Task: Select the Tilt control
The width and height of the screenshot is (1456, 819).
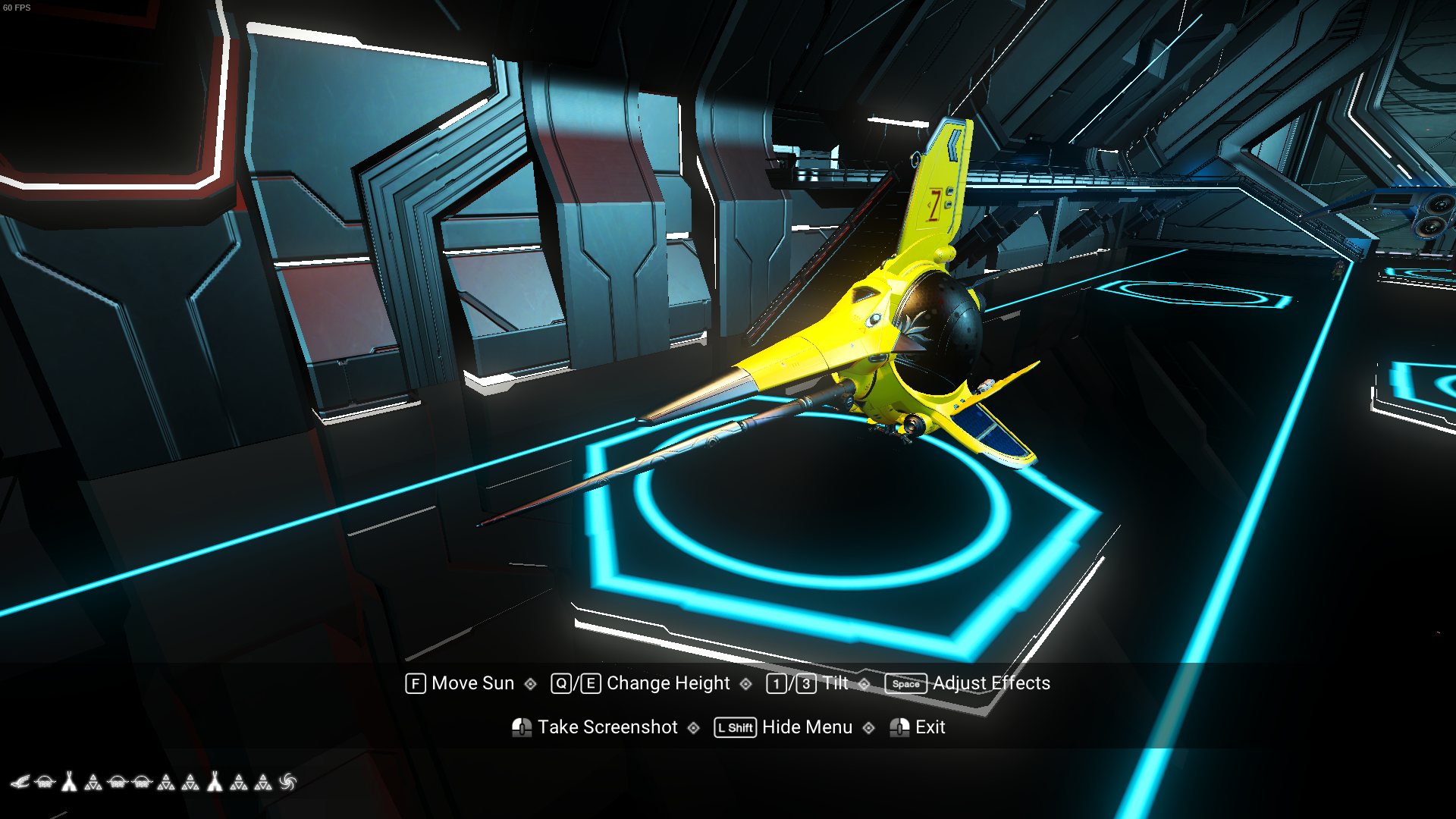Action: [834, 683]
